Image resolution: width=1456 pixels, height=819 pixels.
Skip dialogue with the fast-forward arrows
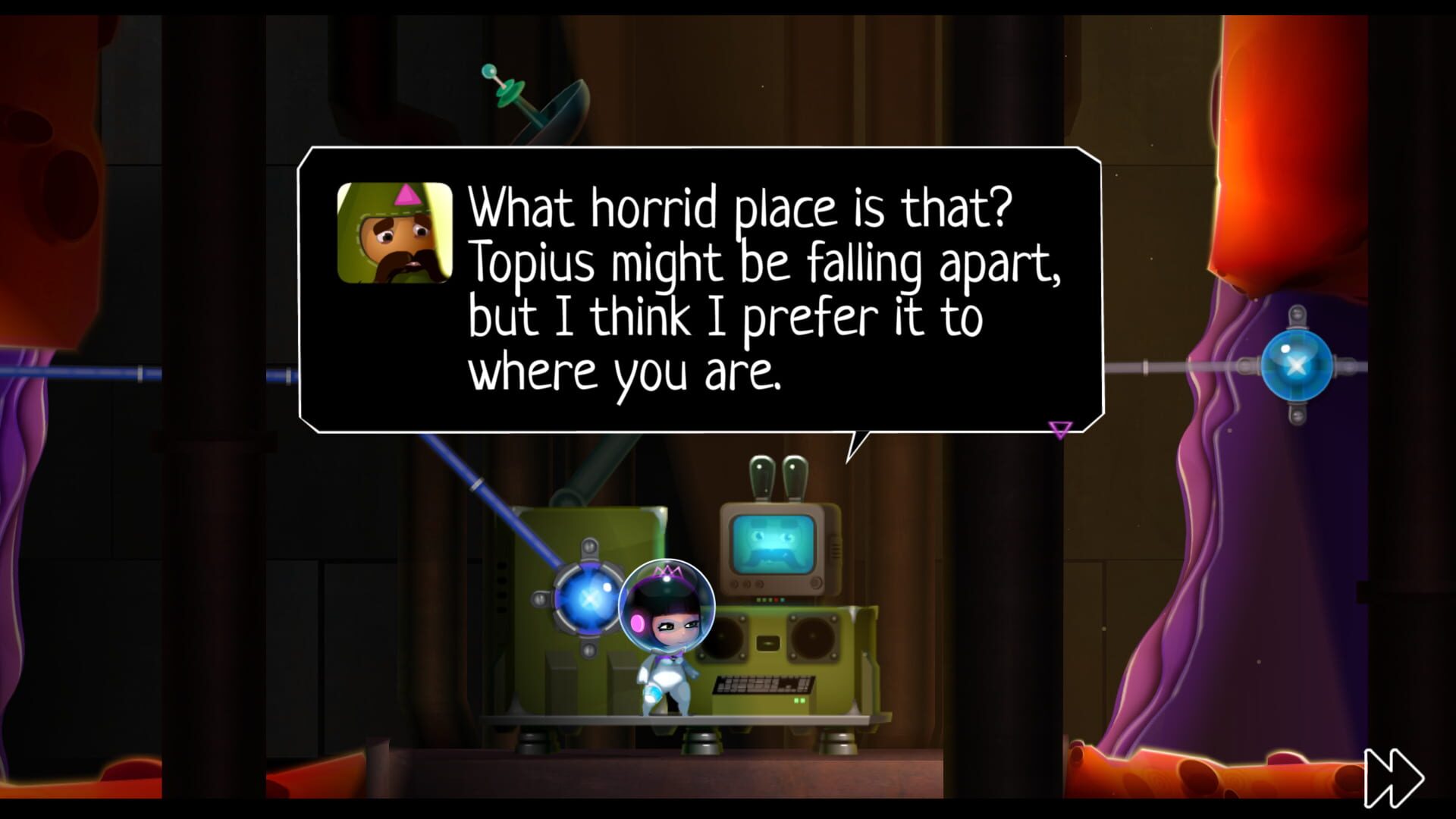[1393, 777]
